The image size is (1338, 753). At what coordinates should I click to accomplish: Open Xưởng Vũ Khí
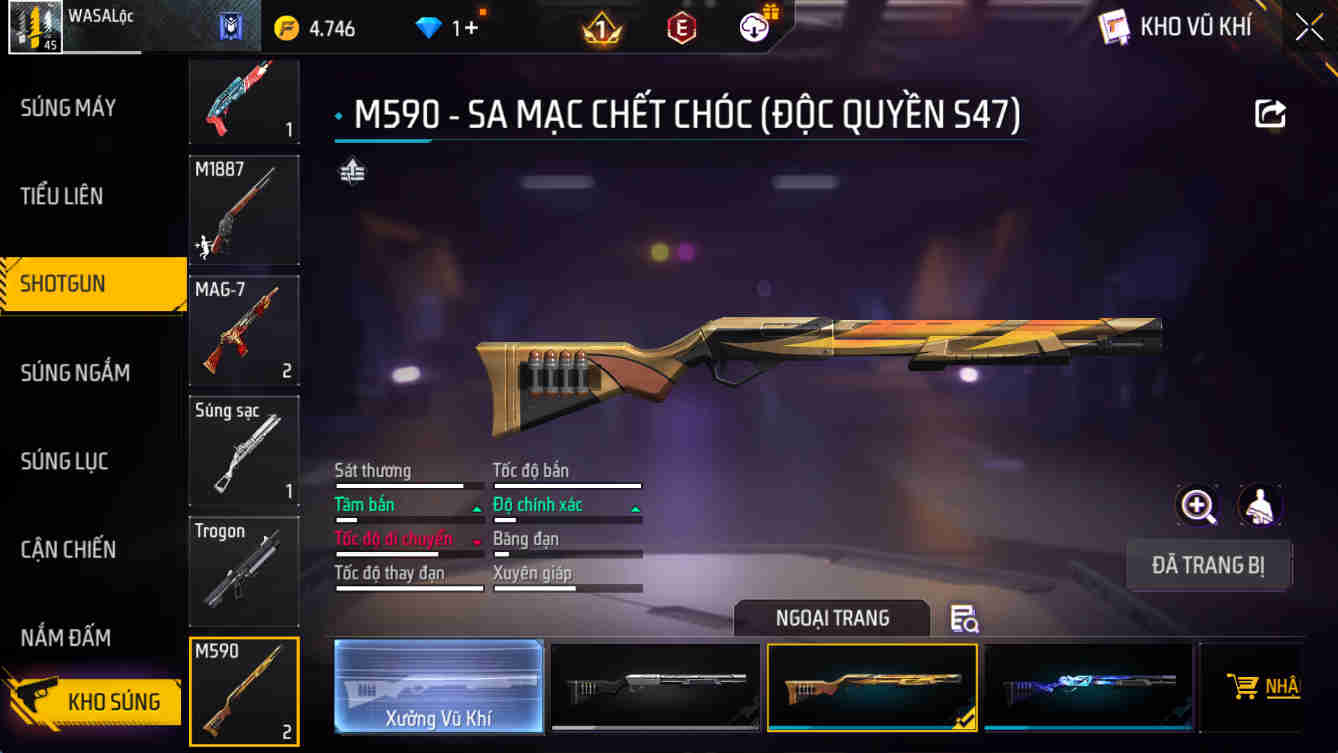pos(438,687)
